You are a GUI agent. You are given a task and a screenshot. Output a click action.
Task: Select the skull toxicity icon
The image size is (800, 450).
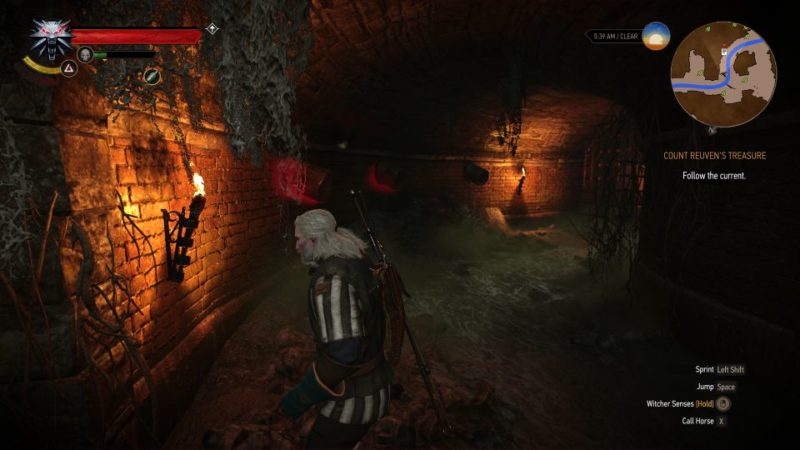click(x=85, y=54)
